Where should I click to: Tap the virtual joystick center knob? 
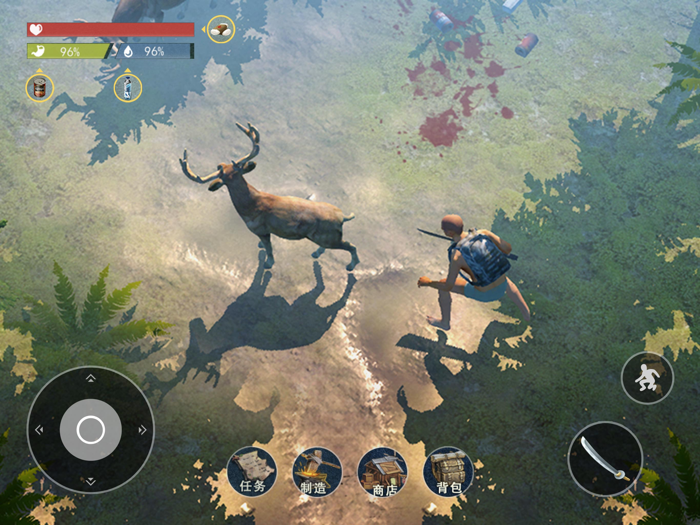[x=90, y=430]
